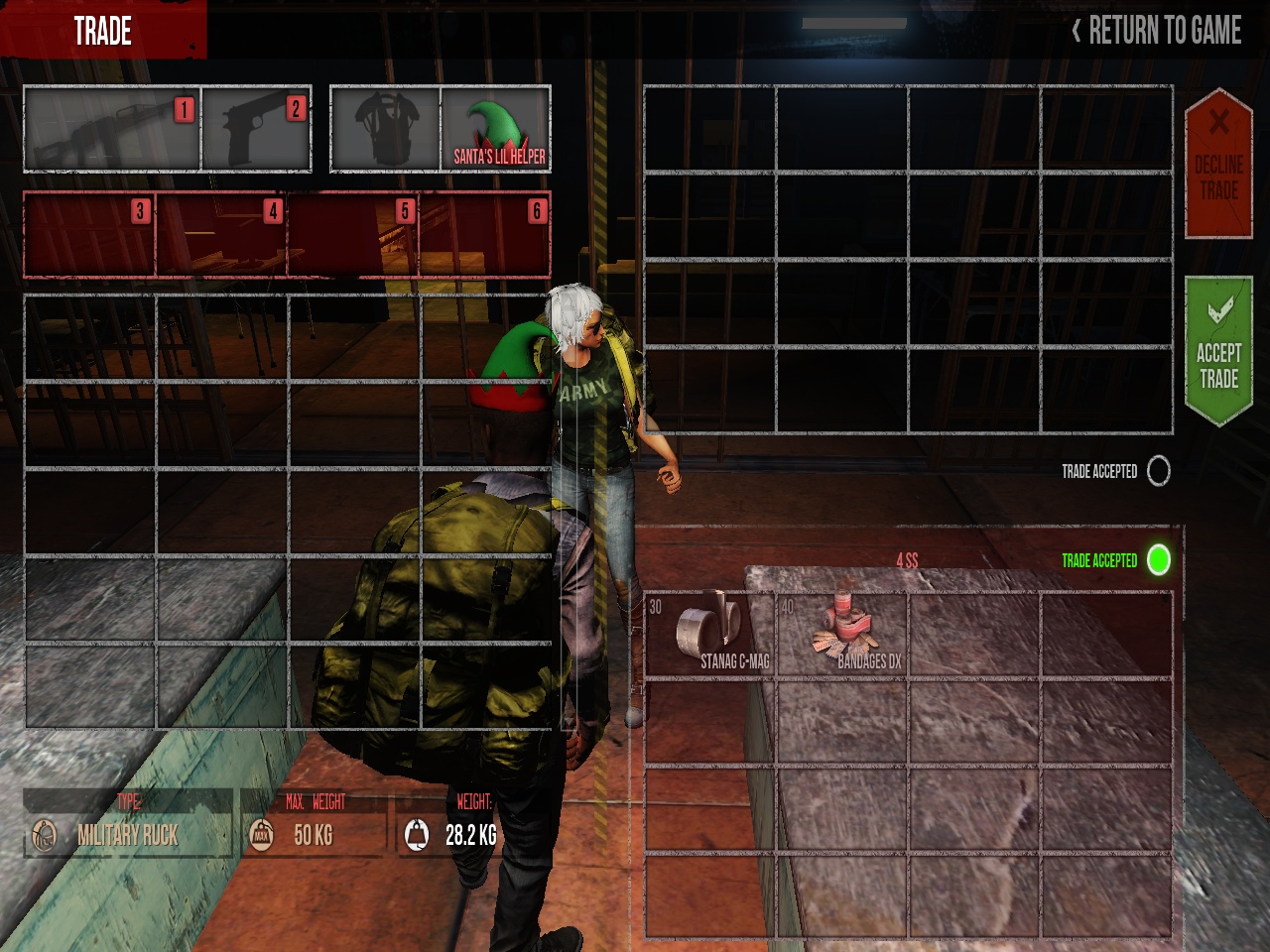
Task: Click the Military Ruck backpack type panel
Action: click(127, 825)
